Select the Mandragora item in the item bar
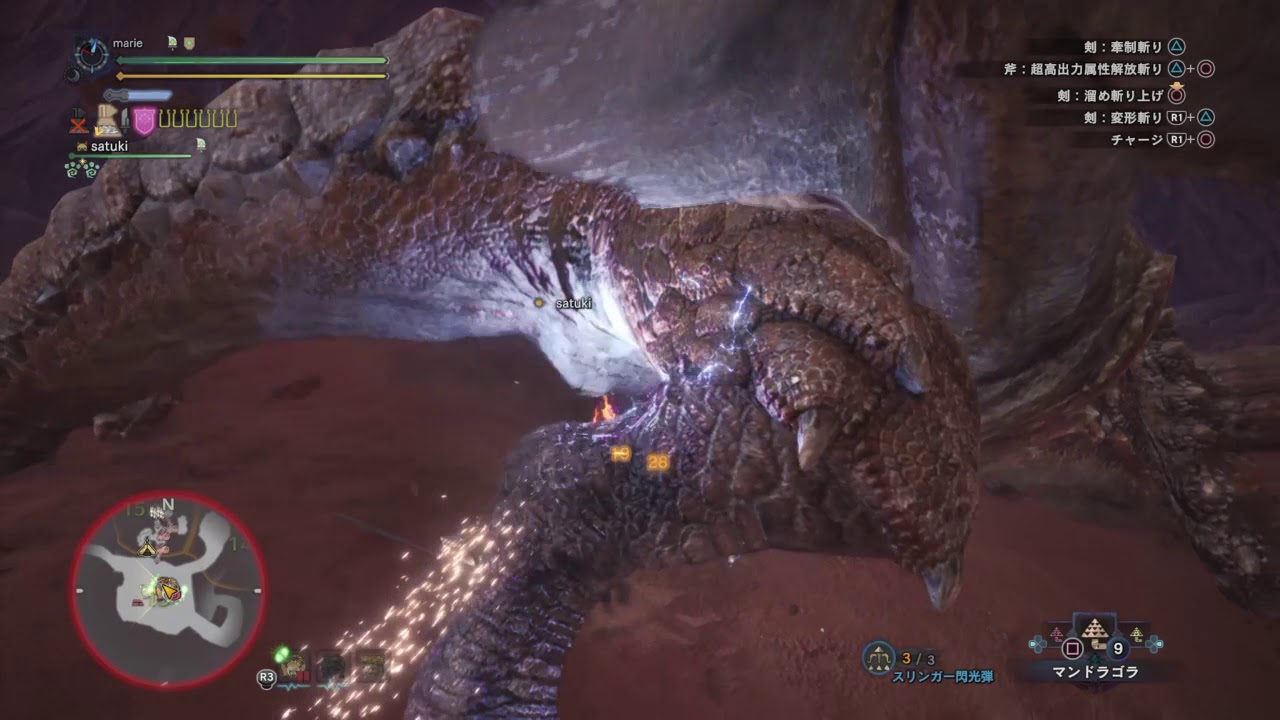This screenshot has height=720, width=1280. pos(1095,637)
